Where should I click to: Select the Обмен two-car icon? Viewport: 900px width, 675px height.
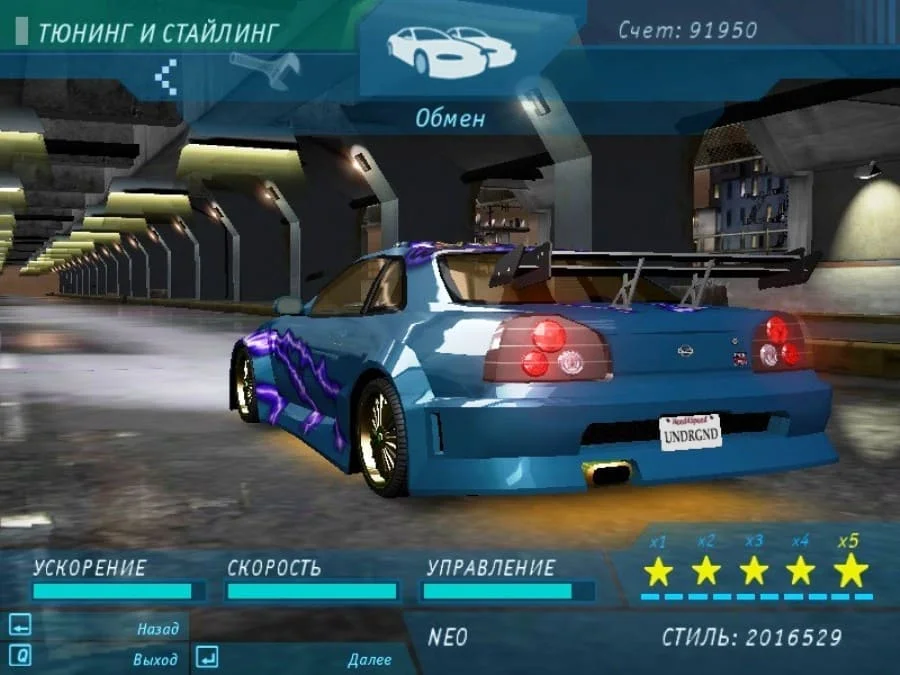pyautogui.click(x=450, y=51)
